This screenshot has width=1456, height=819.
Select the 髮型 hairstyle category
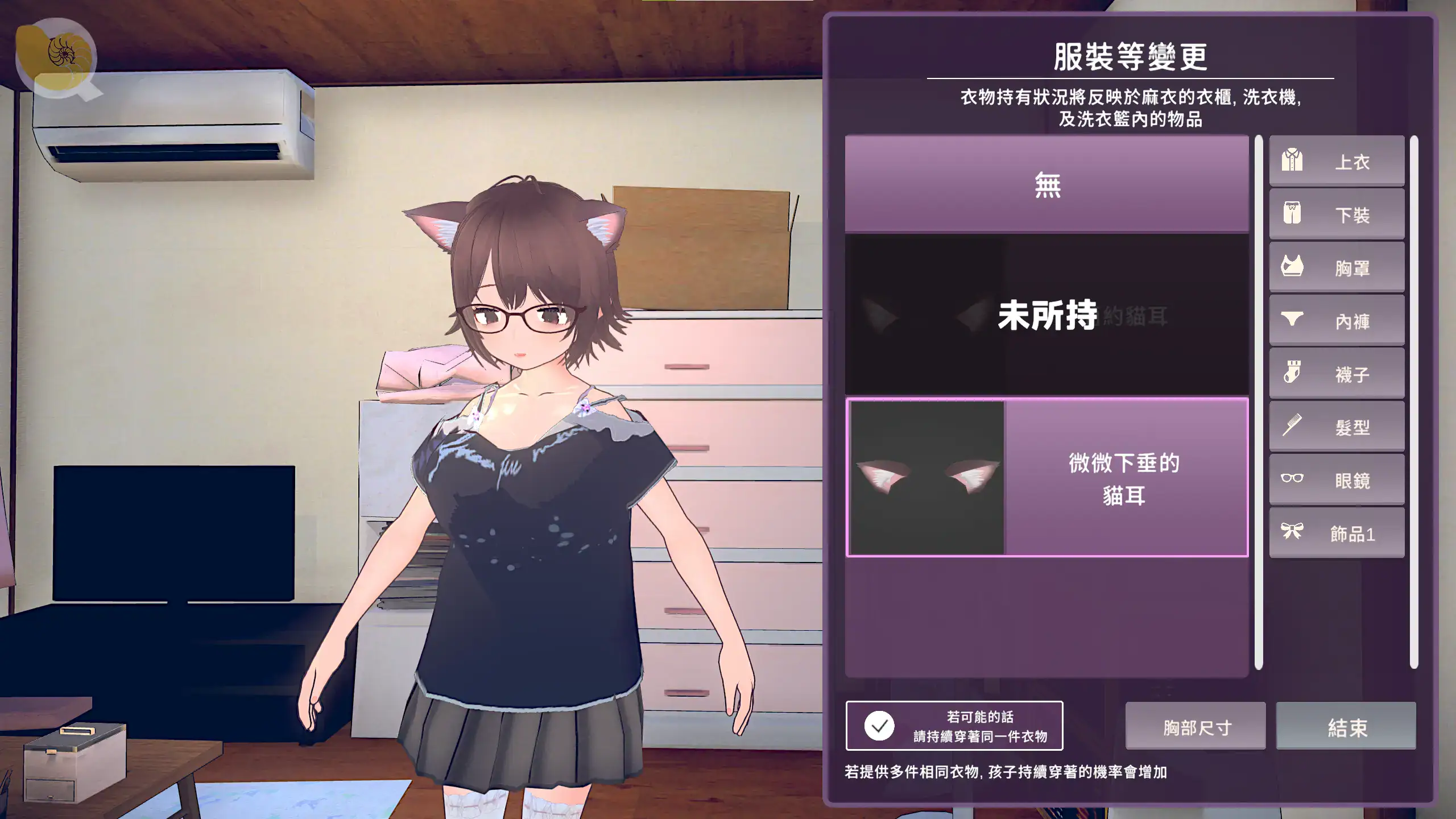pyautogui.click(x=1337, y=427)
